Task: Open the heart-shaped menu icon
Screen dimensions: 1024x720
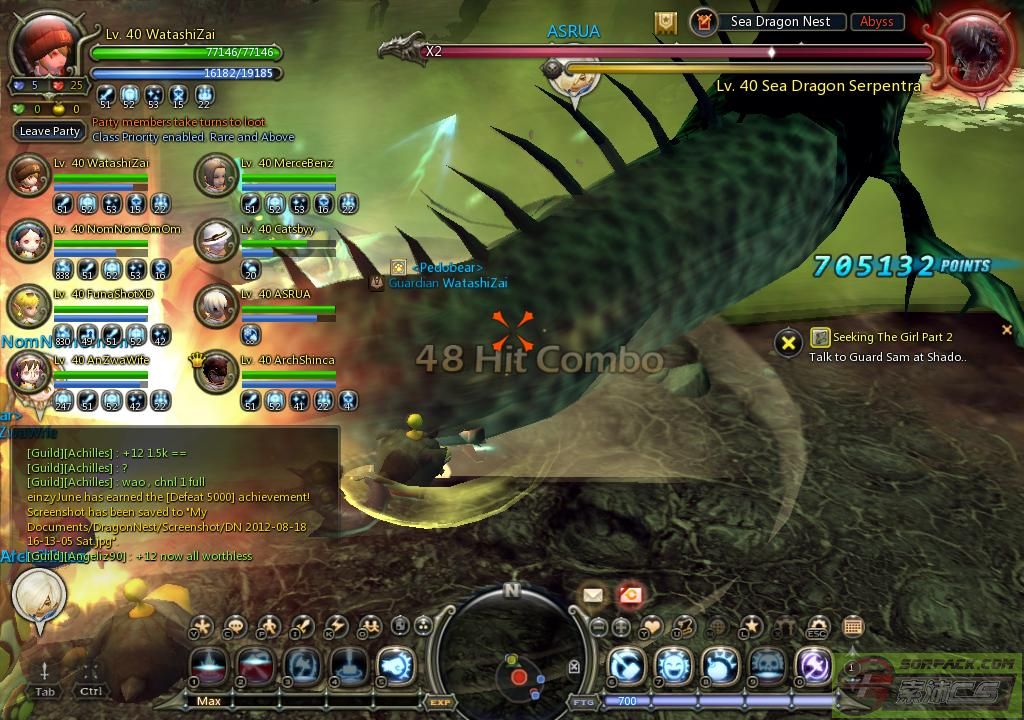Action: click(651, 627)
